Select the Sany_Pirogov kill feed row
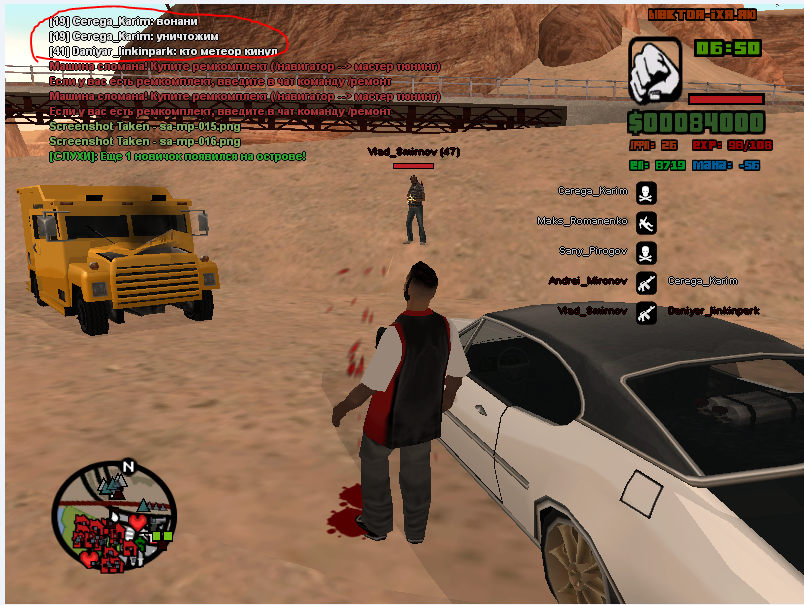Image resolution: width=804 pixels, height=605 pixels. pyautogui.click(x=598, y=251)
